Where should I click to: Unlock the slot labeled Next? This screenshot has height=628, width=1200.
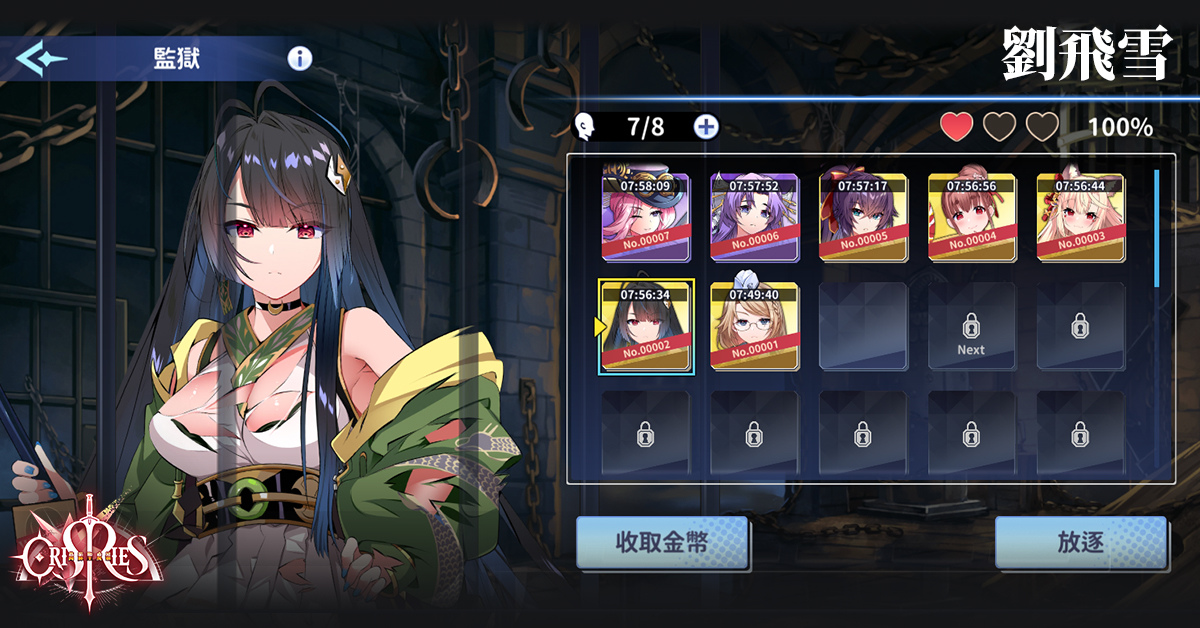971,326
